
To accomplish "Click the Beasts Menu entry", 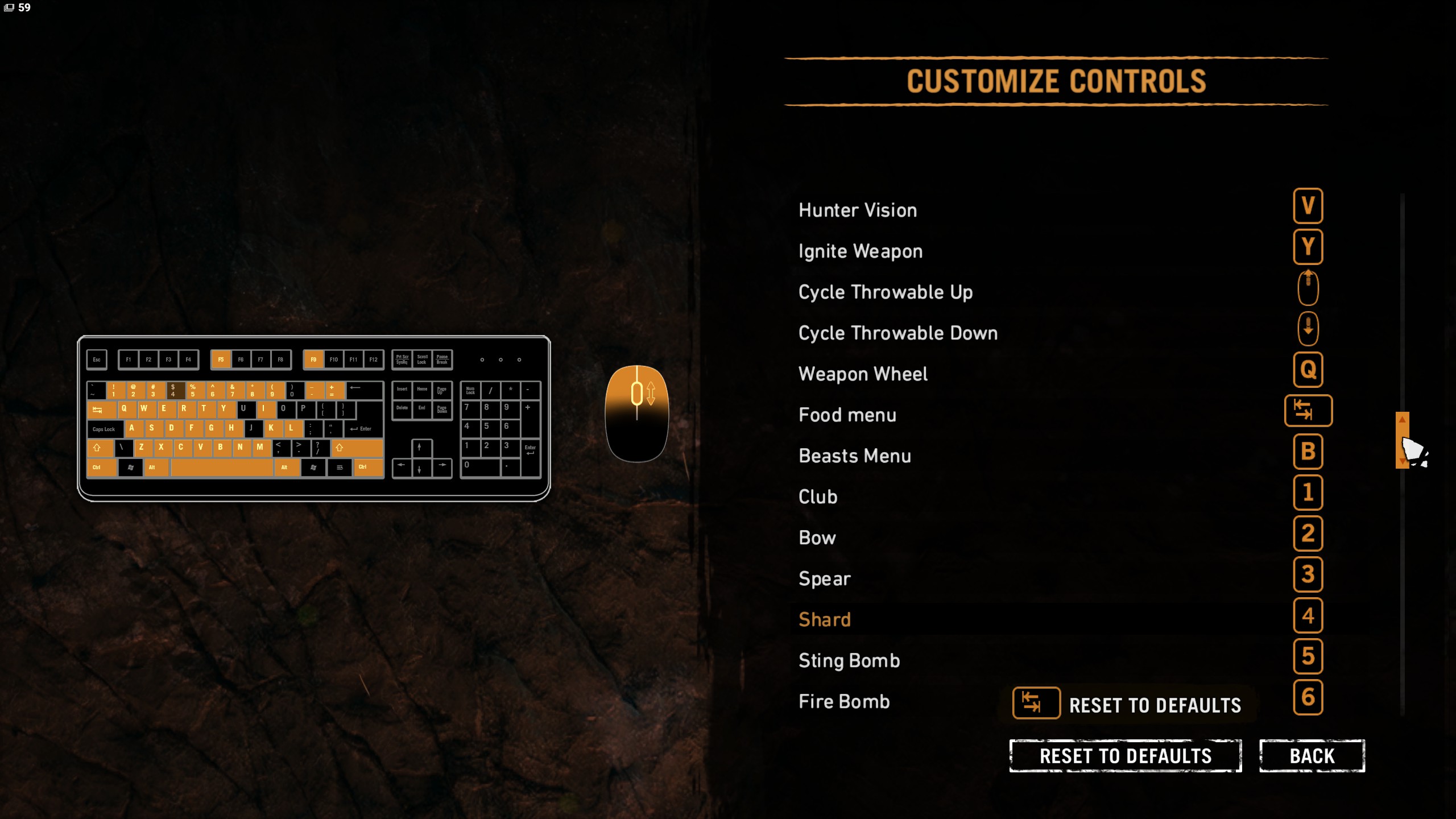I will (854, 456).
